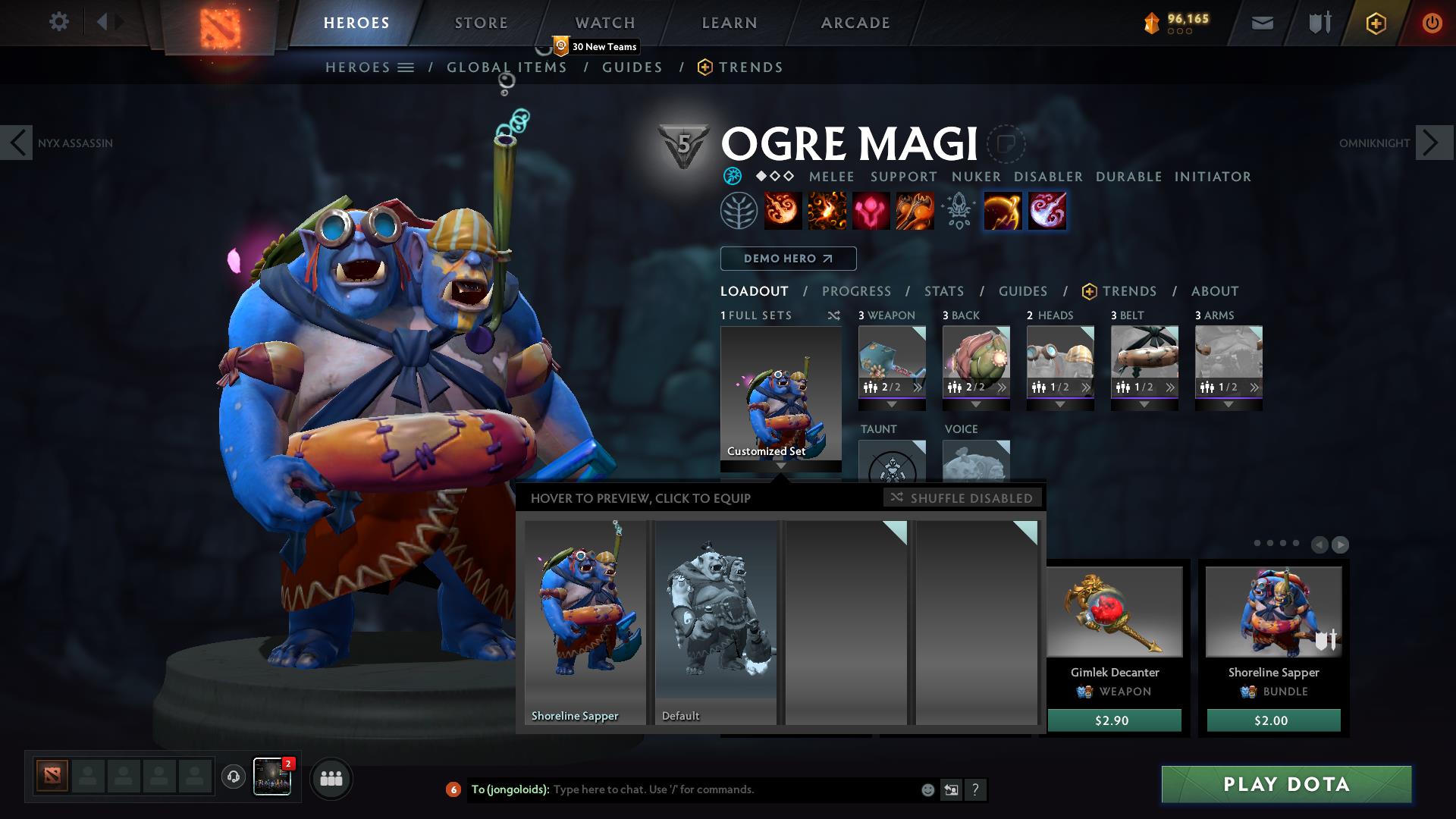Quit the game with the power button
Screen dimensions: 1456x819
(x=1432, y=23)
